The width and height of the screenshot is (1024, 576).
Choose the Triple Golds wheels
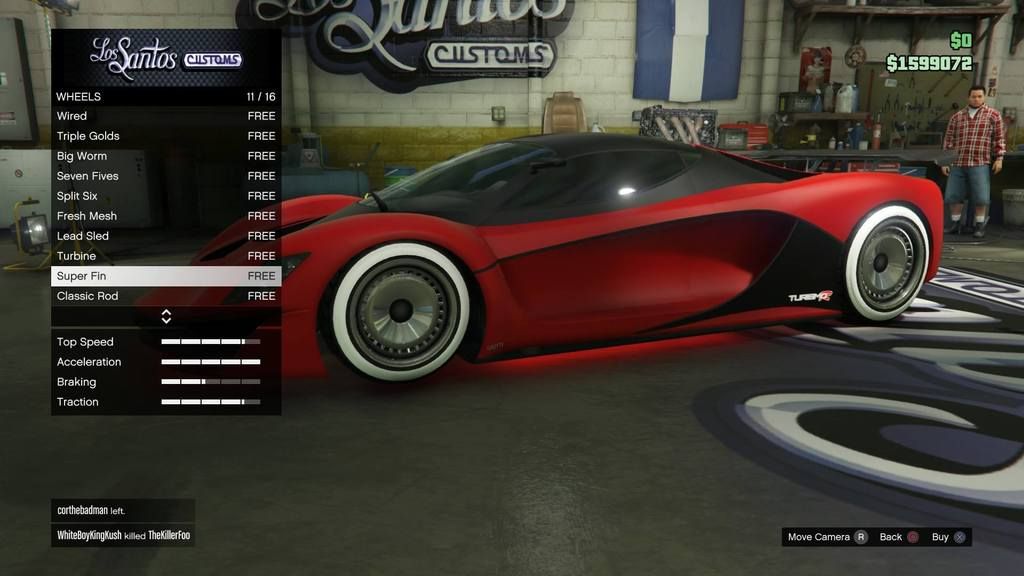pos(165,136)
